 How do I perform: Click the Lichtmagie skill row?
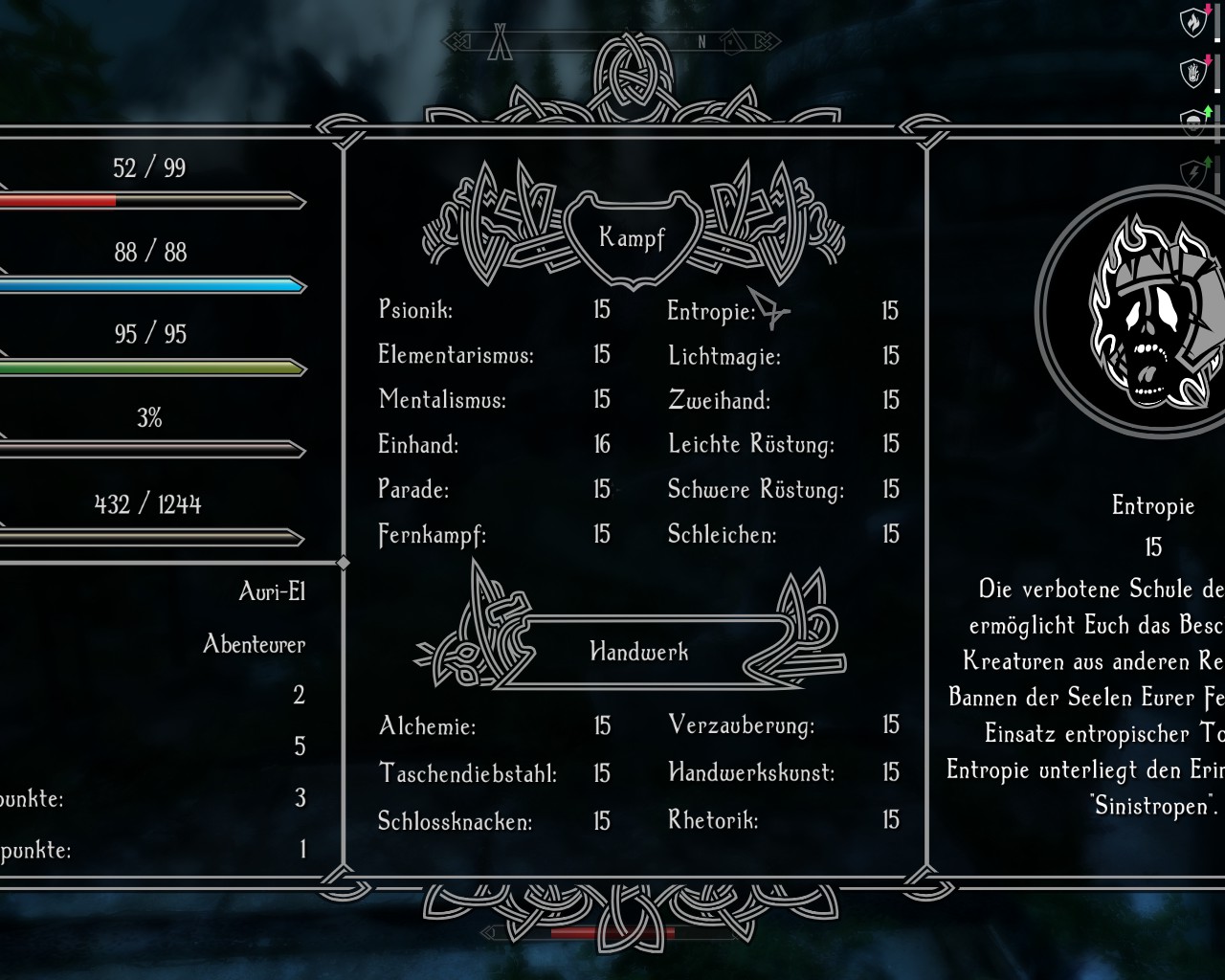click(724, 356)
